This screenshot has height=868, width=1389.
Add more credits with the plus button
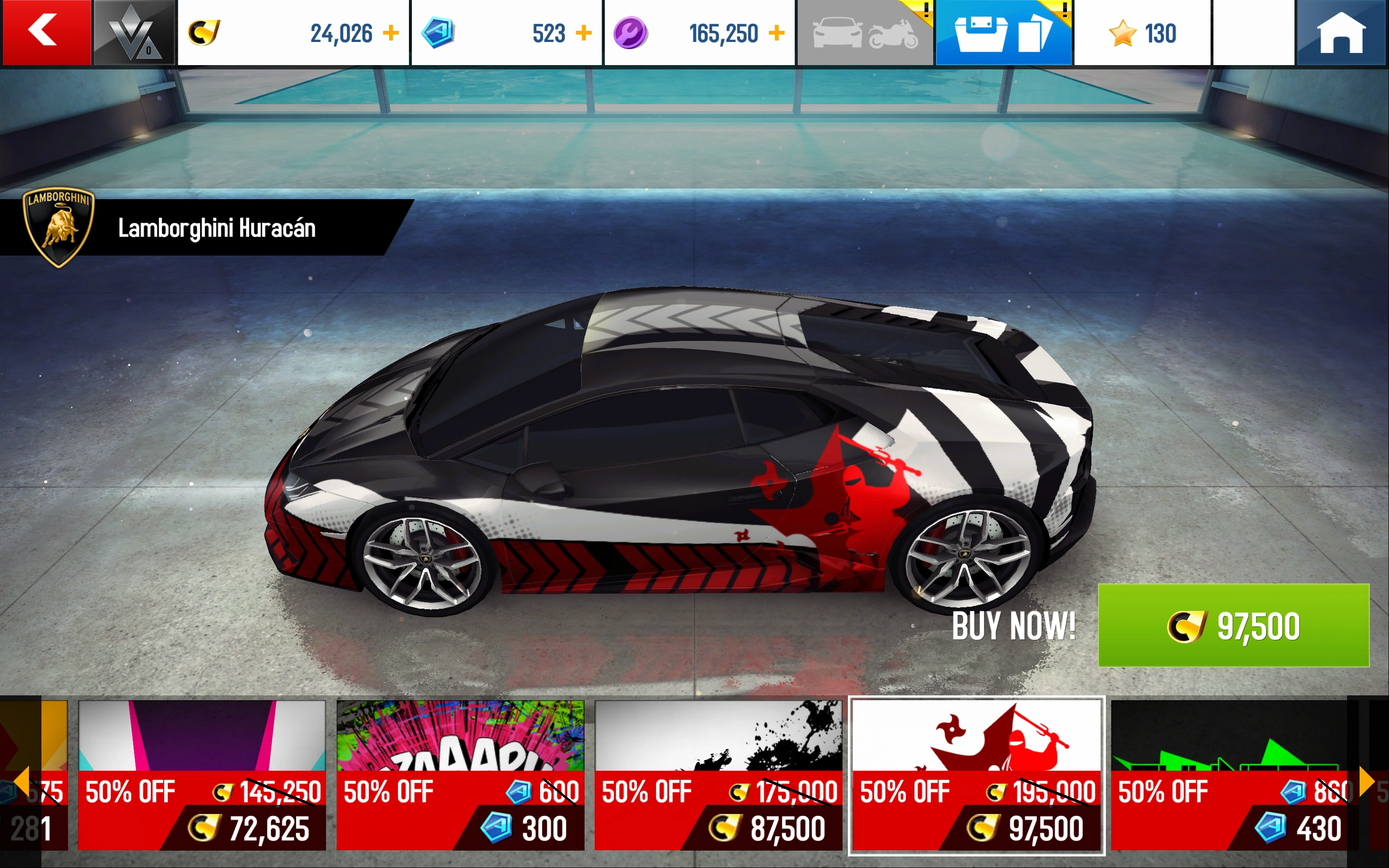click(392, 33)
